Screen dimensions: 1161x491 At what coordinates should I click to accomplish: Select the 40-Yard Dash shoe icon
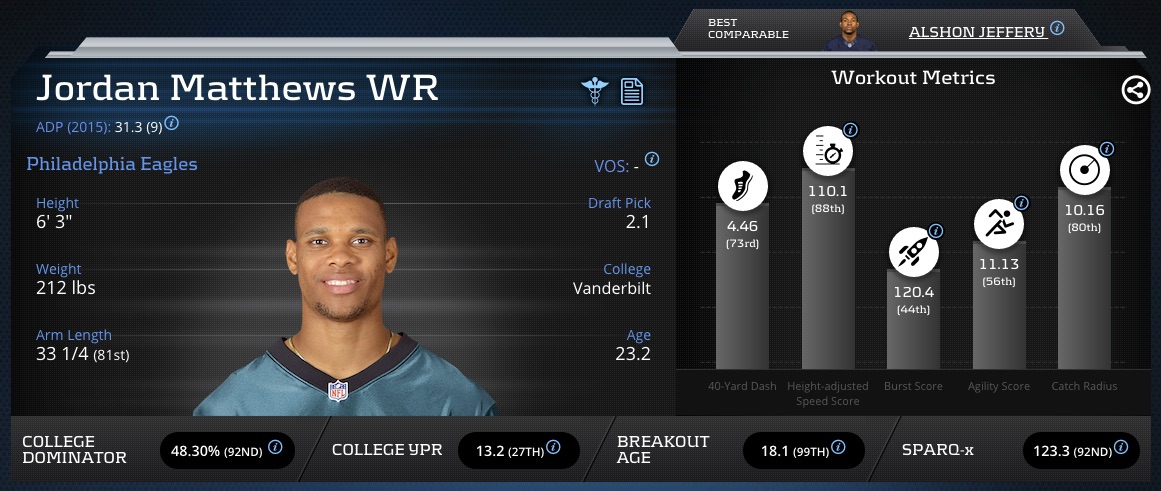coord(742,186)
